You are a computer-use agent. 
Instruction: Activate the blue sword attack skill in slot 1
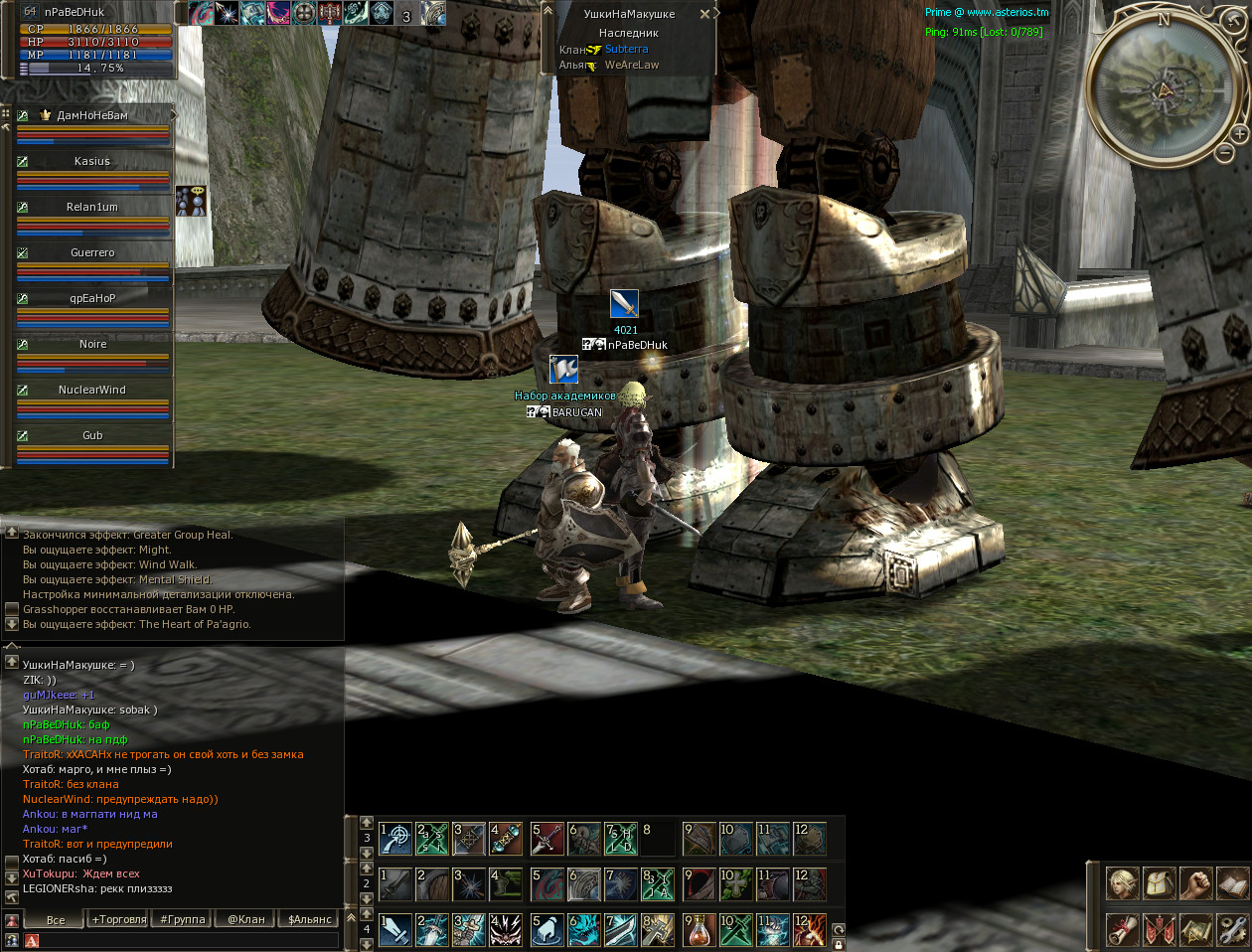[395, 930]
